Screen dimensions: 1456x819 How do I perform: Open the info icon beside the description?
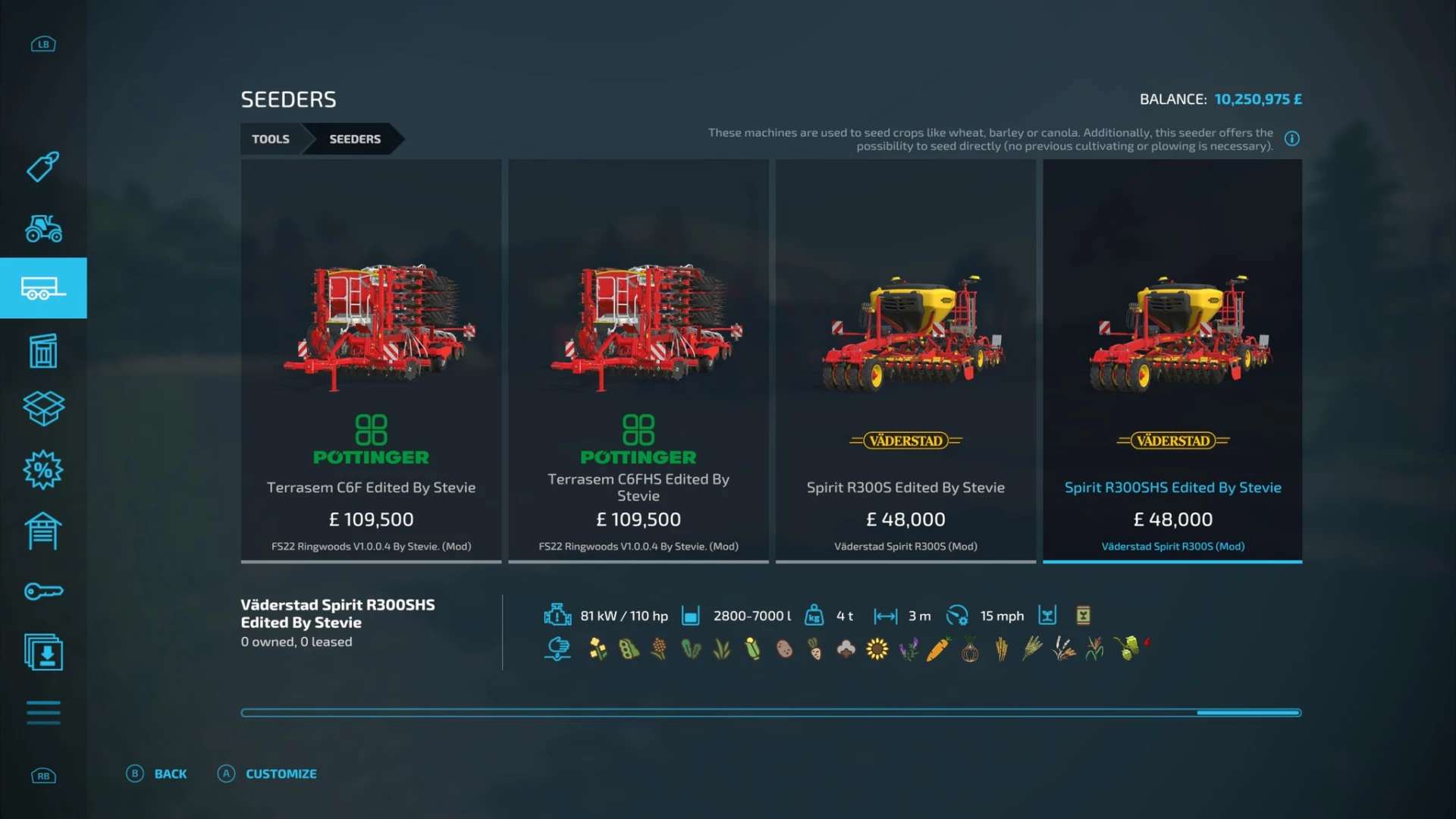pyautogui.click(x=1291, y=139)
